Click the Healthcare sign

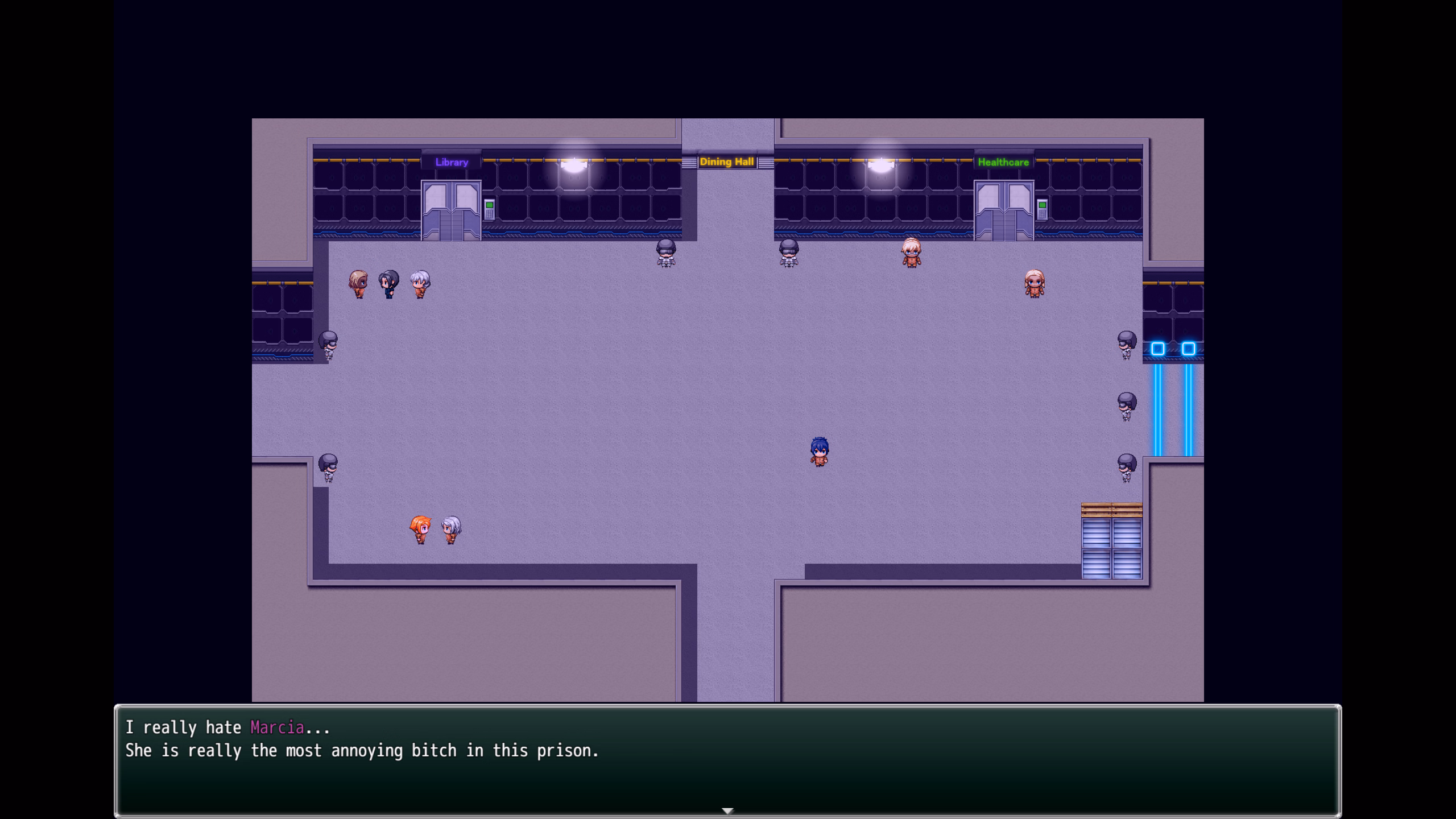pyautogui.click(x=1004, y=162)
